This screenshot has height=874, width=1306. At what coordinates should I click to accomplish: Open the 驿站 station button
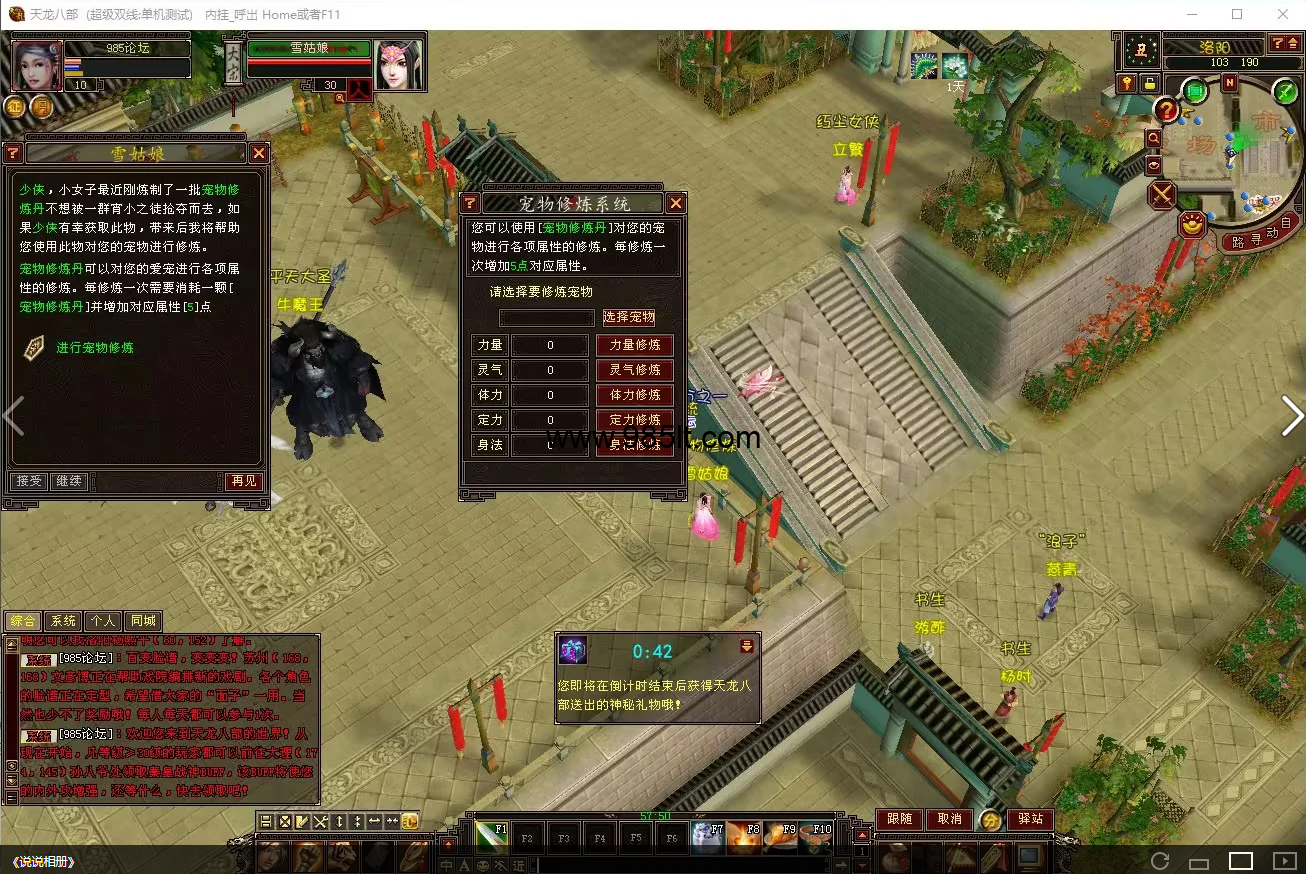click(x=1030, y=819)
